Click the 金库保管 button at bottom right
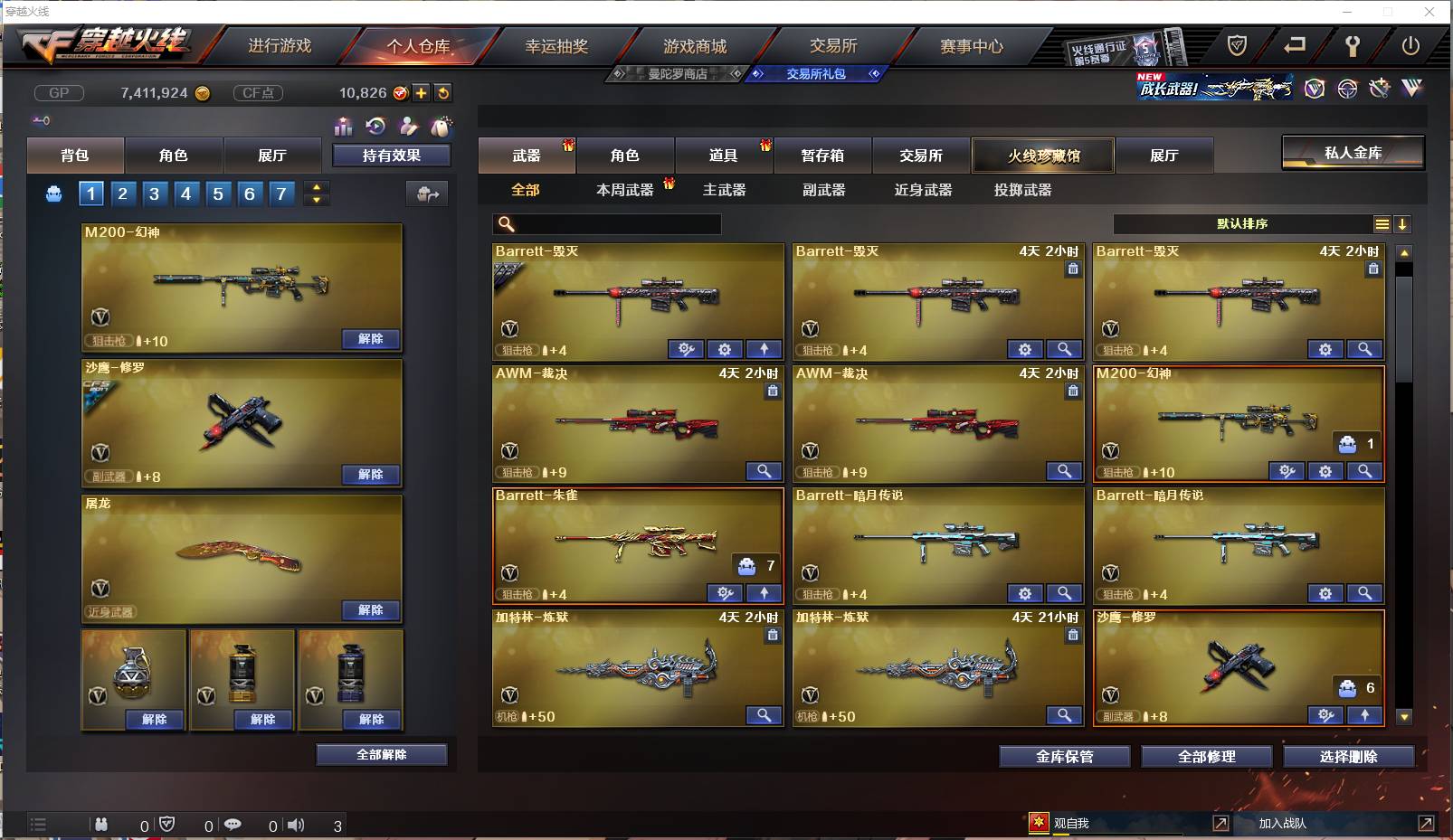 [x=1063, y=757]
